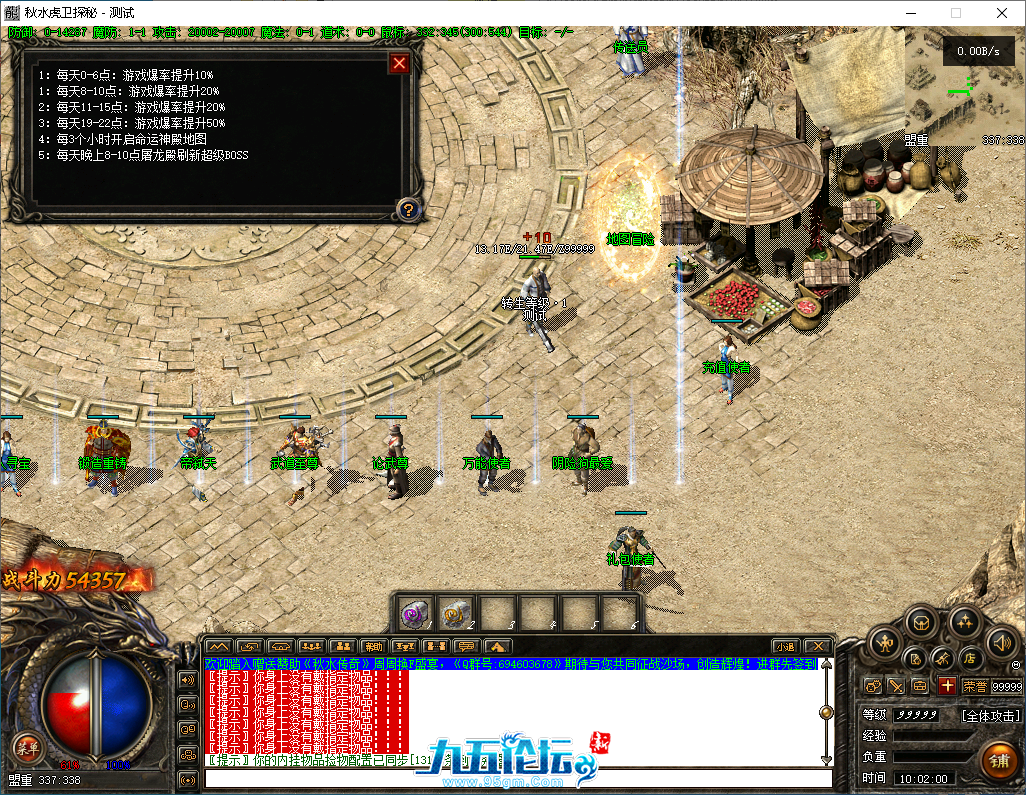Open the question mark help button
1026x795 pixels.
(x=408, y=209)
